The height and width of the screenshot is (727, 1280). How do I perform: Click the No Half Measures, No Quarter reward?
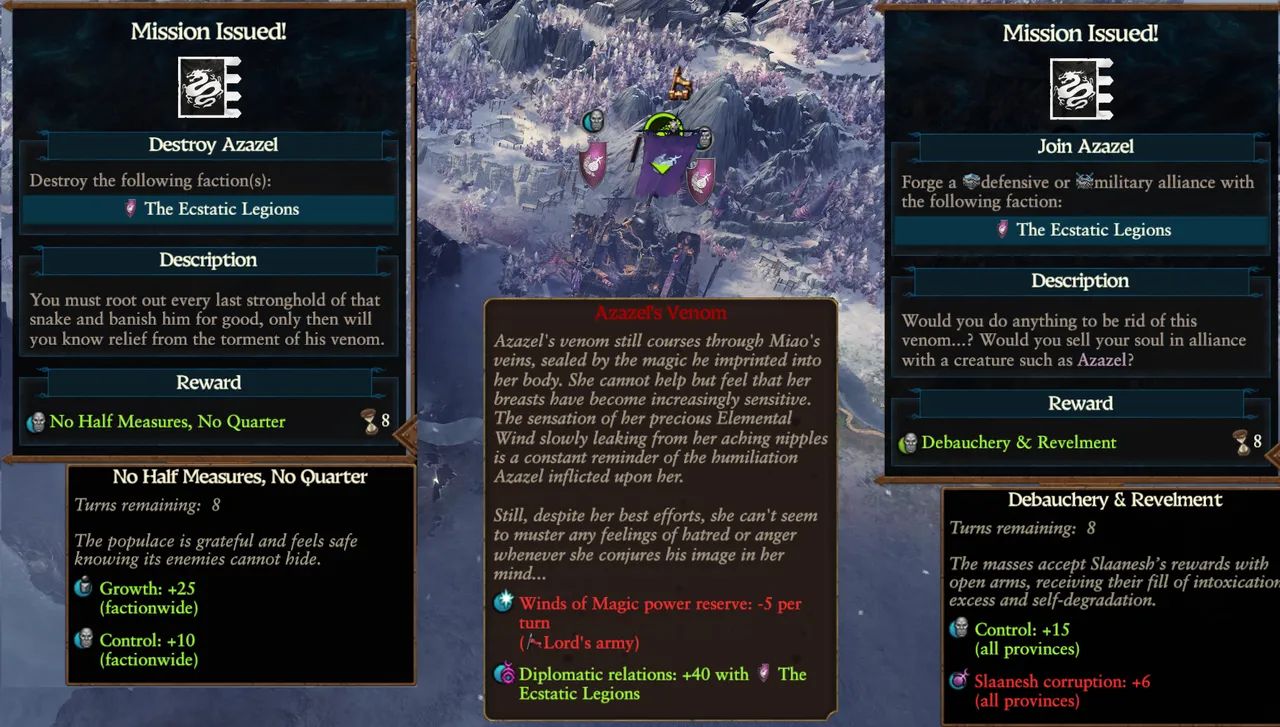point(167,422)
